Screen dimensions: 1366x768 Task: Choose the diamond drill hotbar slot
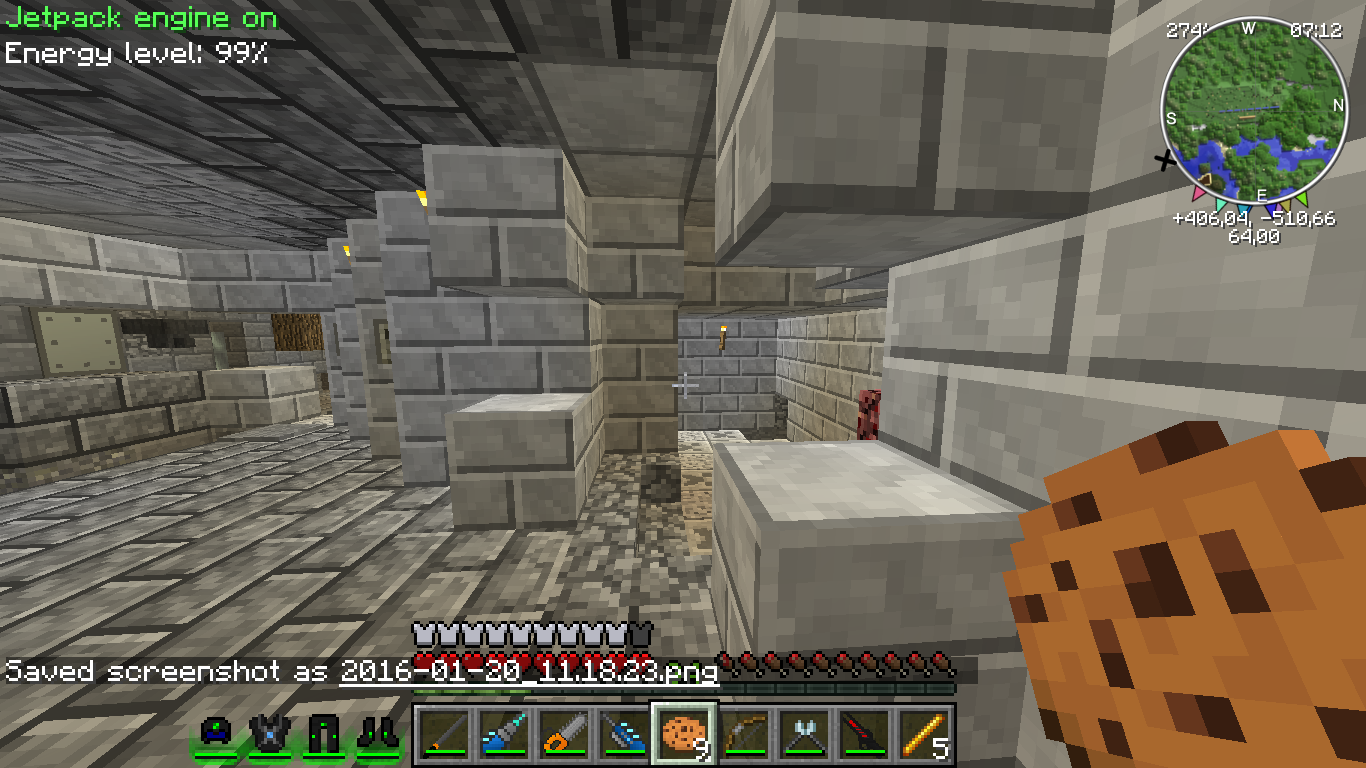point(504,733)
